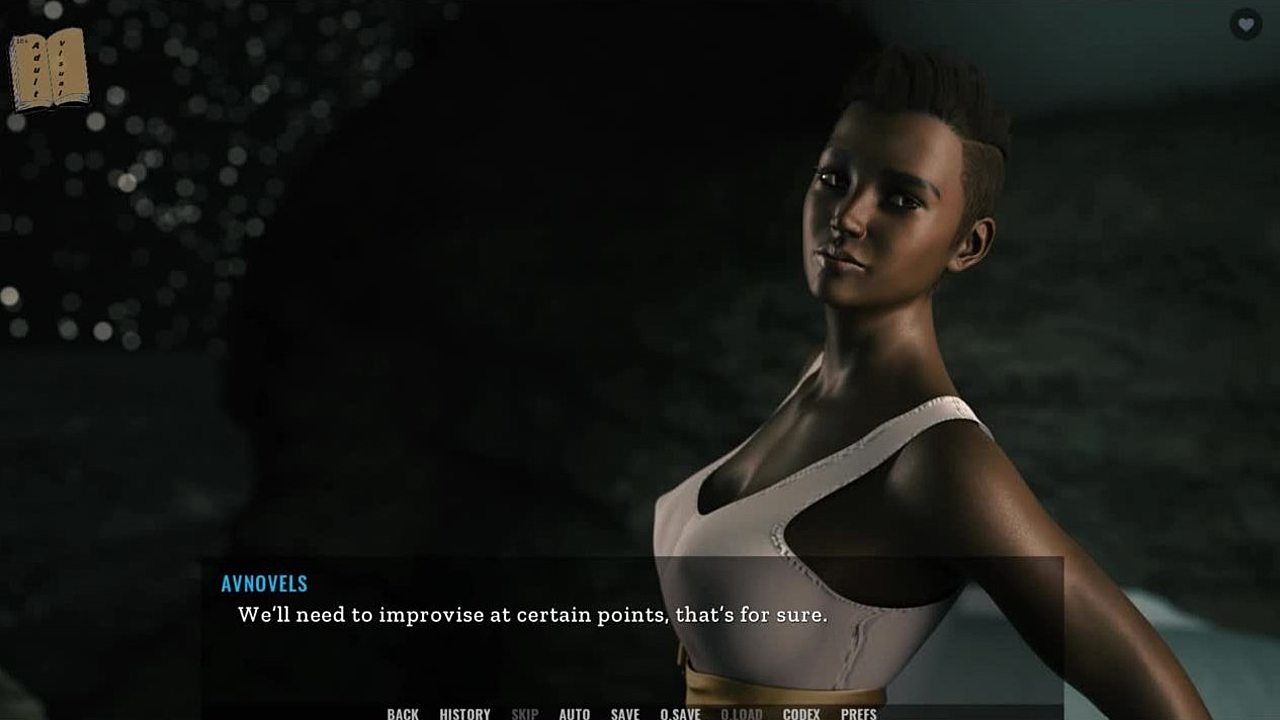Open the CODEX menu
This screenshot has width=1280, height=720.
[x=801, y=713]
